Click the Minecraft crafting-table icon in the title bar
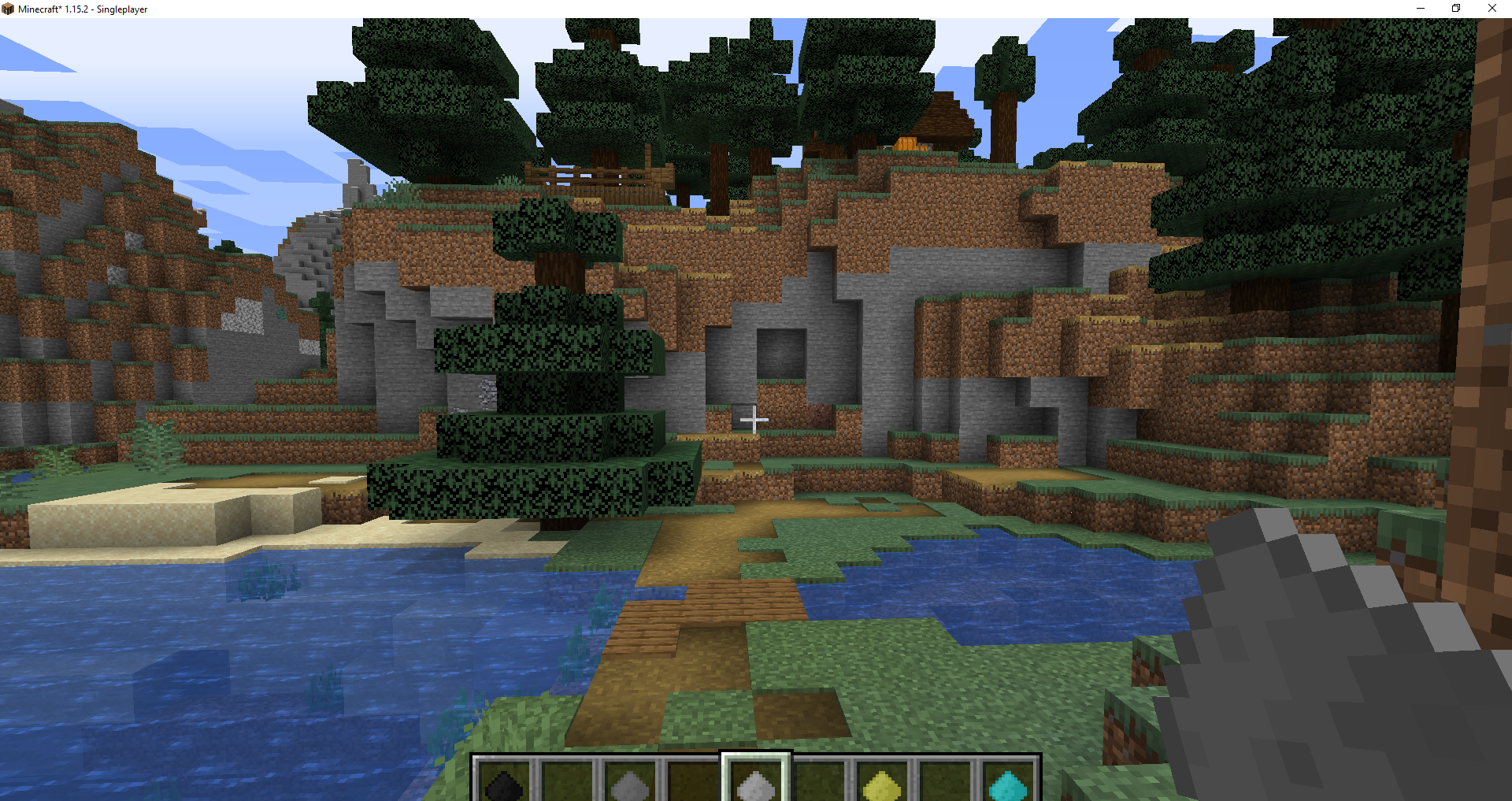This screenshot has width=1512, height=801. (x=9, y=9)
